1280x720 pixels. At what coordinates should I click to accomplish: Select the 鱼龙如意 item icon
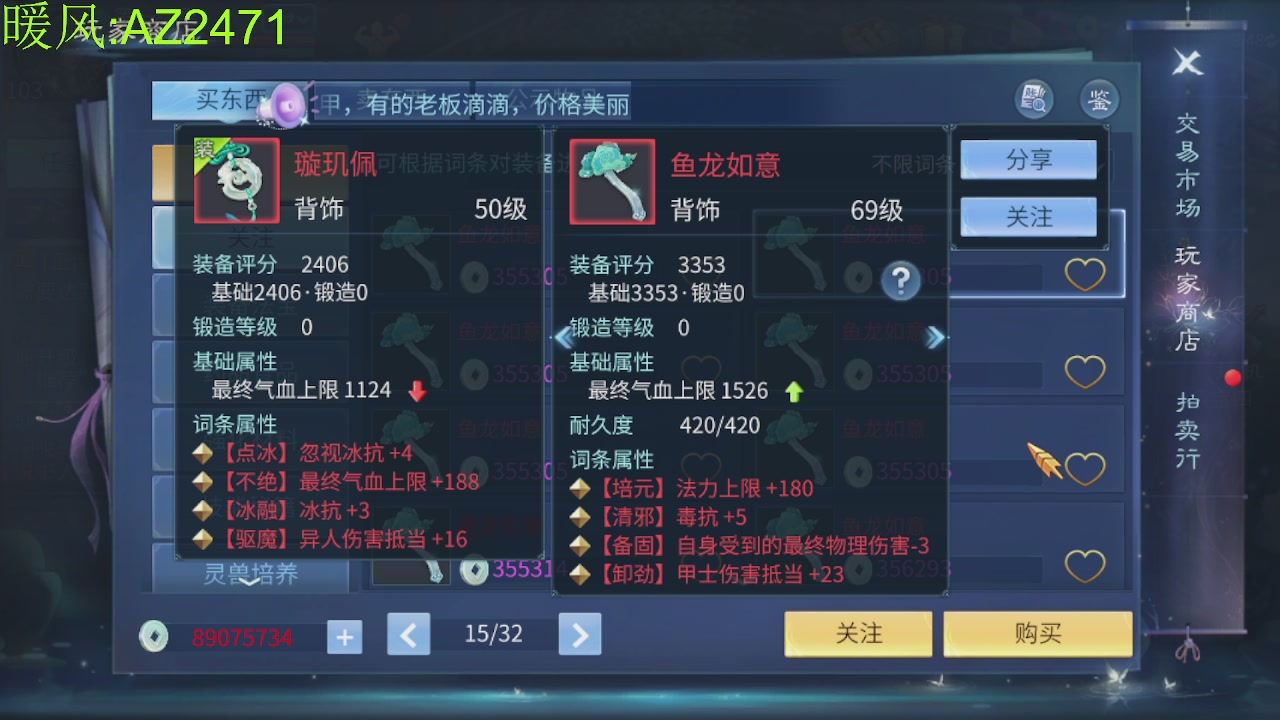[x=612, y=181]
